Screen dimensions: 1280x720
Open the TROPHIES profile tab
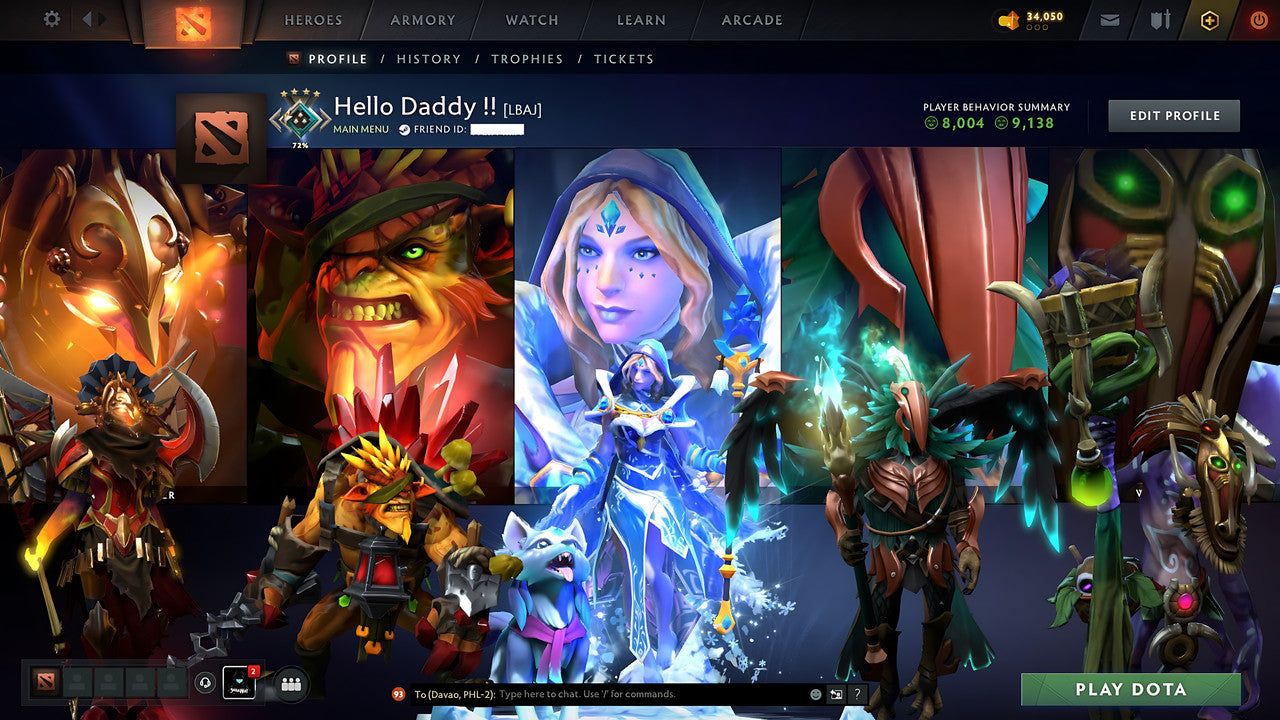pyautogui.click(x=528, y=59)
